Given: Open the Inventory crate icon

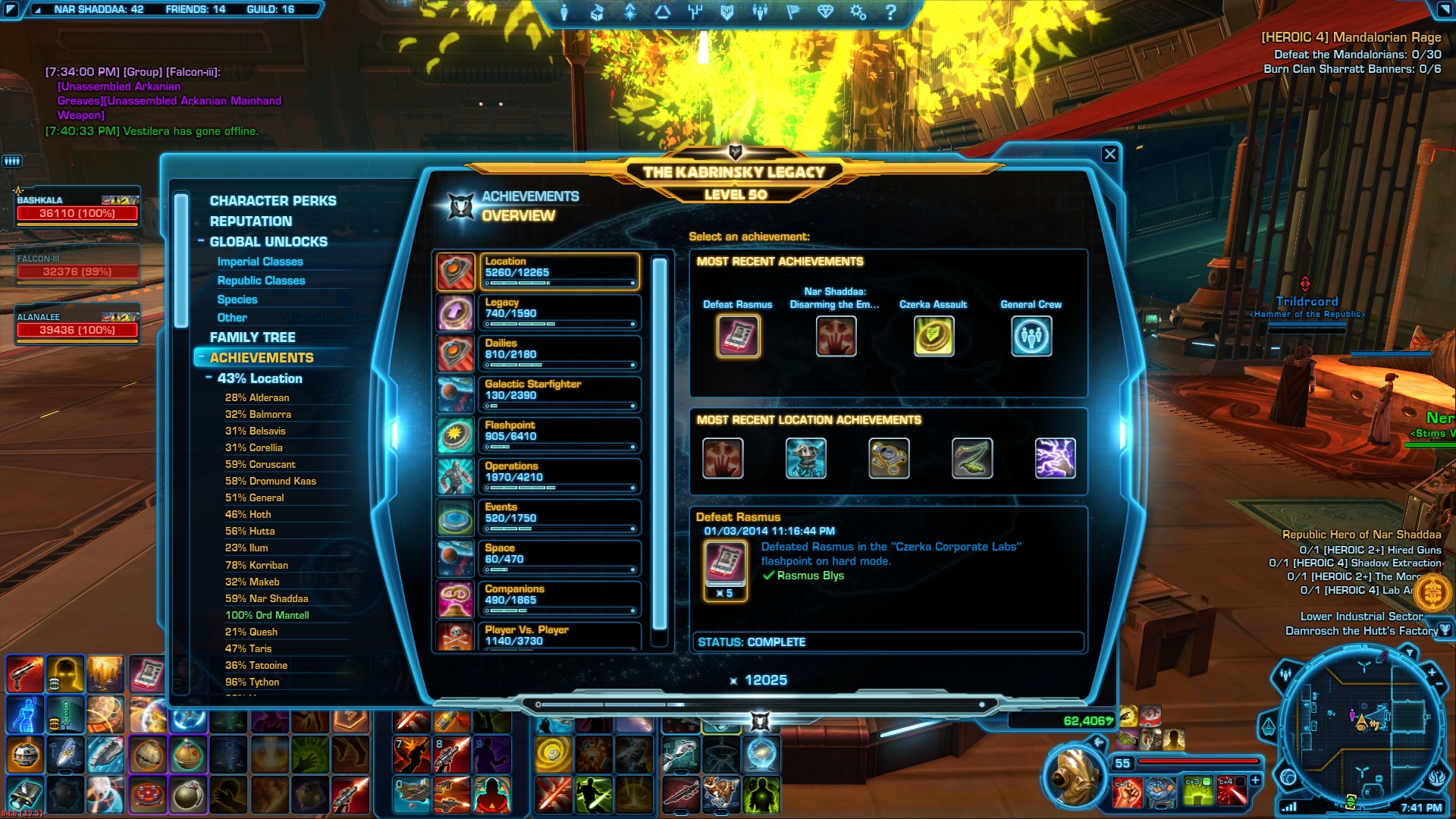Looking at the screenshot, I should (597, 11).
